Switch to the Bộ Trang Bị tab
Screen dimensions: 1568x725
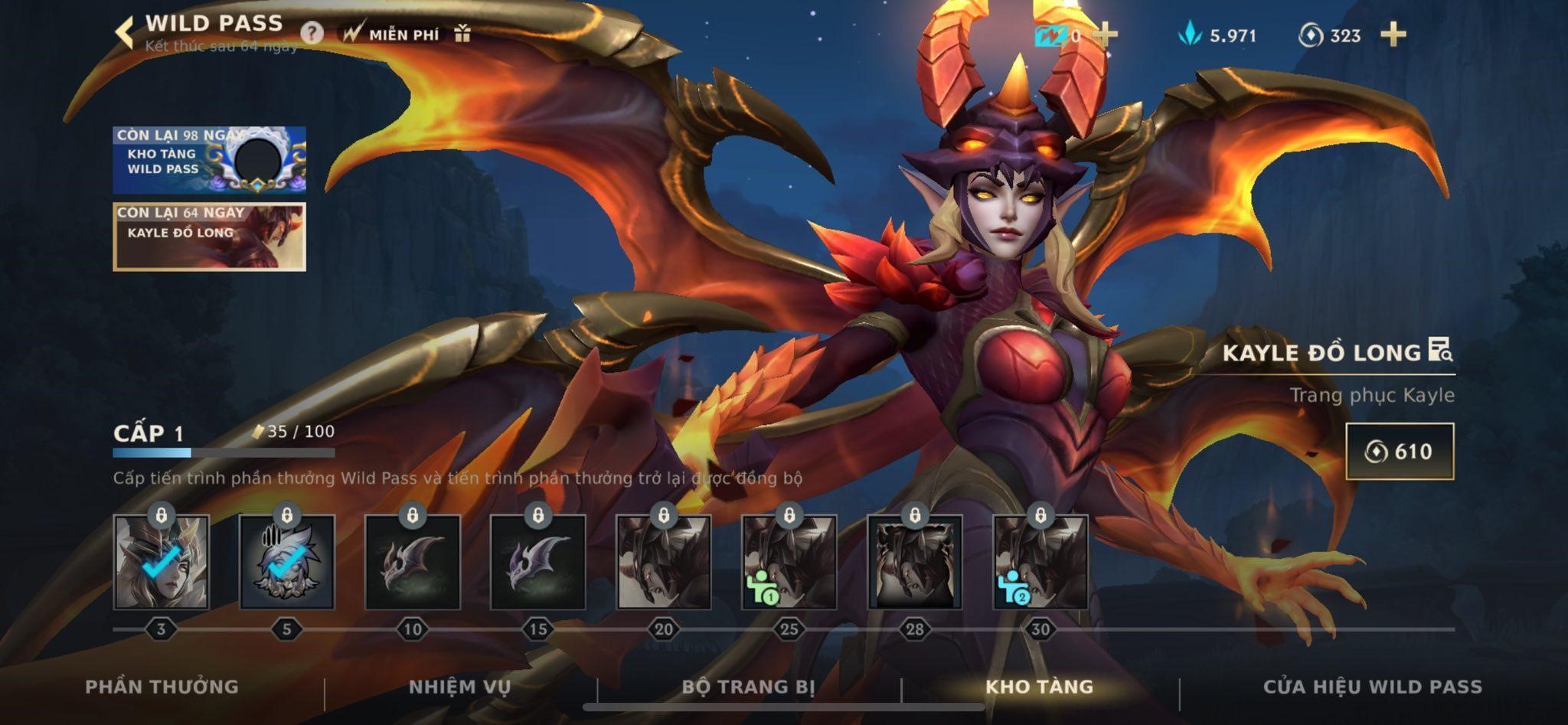pyautogui.click(x=748, y=687)
